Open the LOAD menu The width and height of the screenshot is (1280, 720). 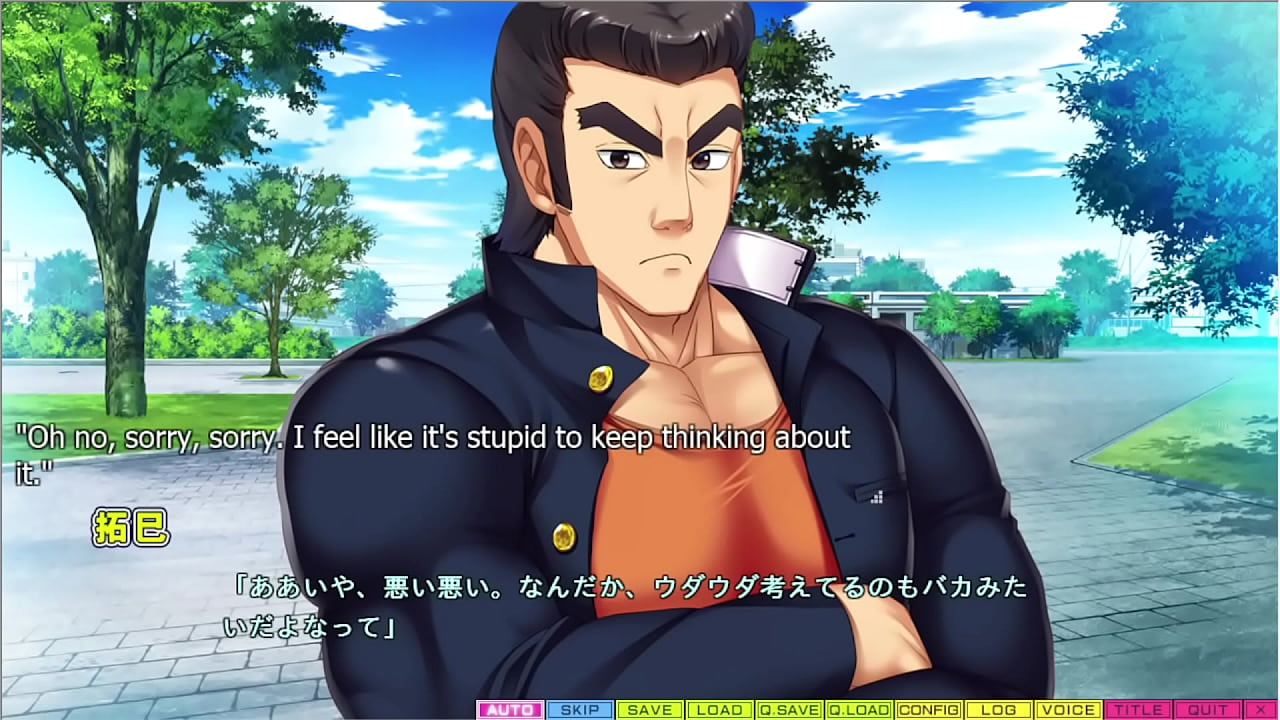tap(720, 710)
